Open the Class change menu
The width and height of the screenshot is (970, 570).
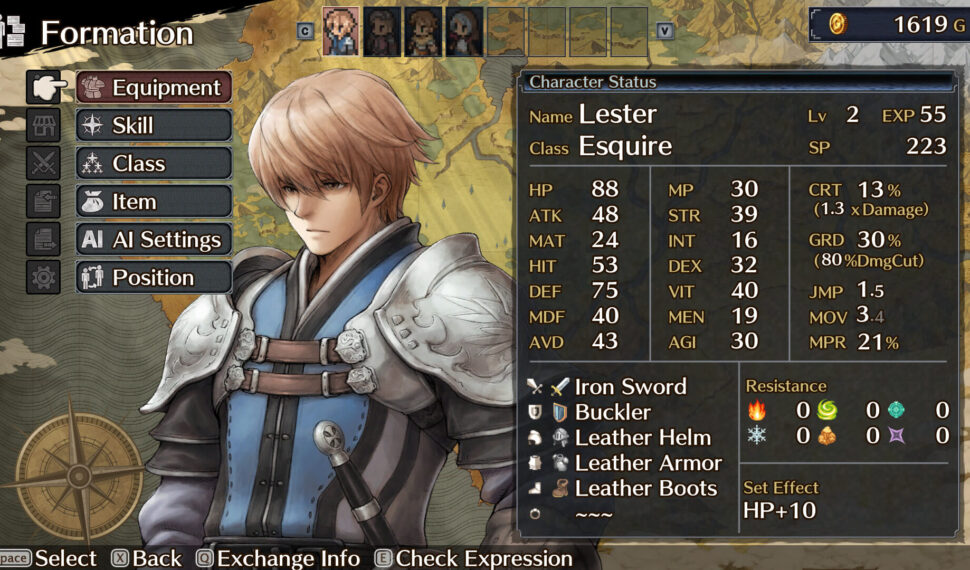(154, 164)
